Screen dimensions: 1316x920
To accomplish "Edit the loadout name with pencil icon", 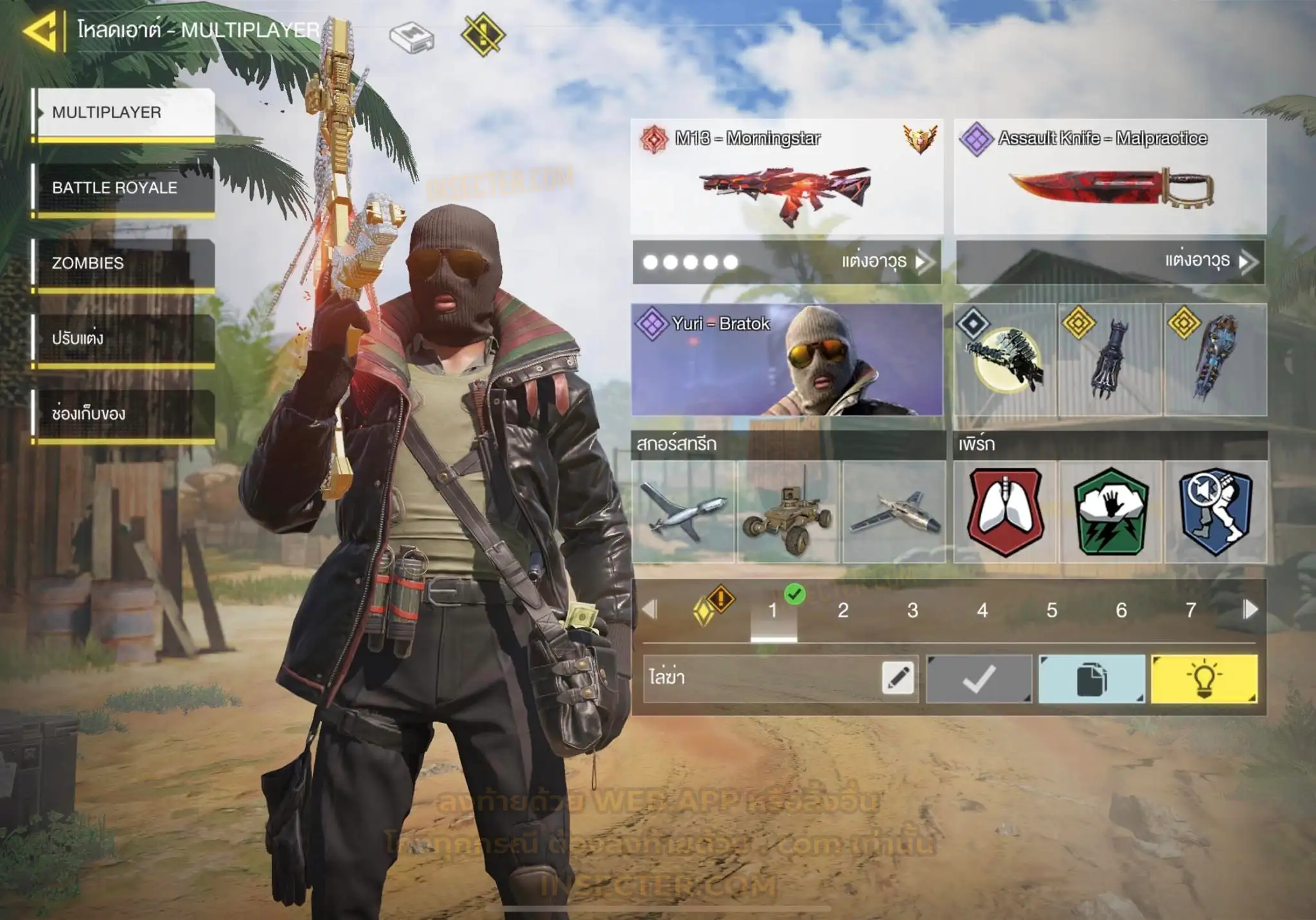I will (898, 678).
